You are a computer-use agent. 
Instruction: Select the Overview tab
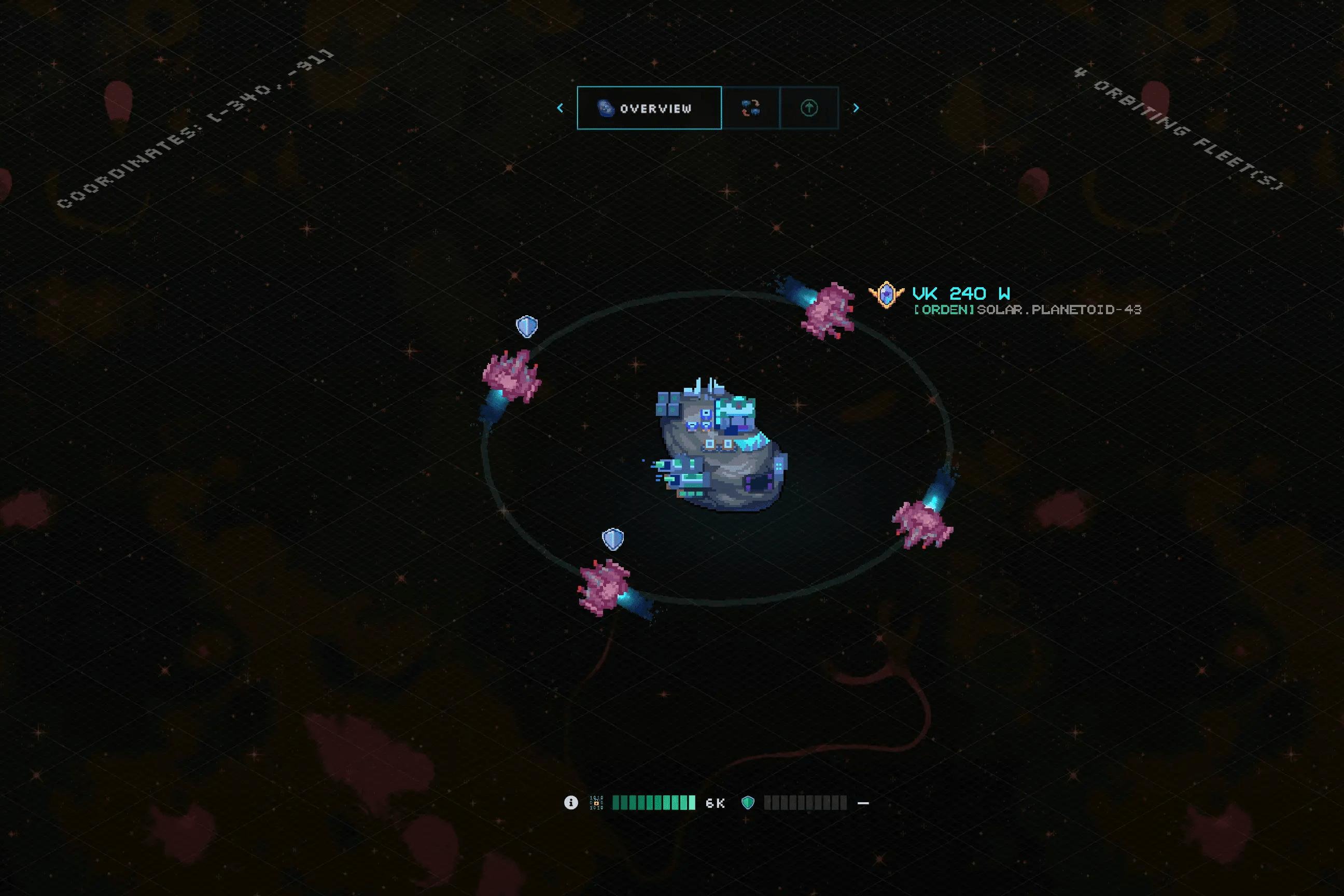649,108
